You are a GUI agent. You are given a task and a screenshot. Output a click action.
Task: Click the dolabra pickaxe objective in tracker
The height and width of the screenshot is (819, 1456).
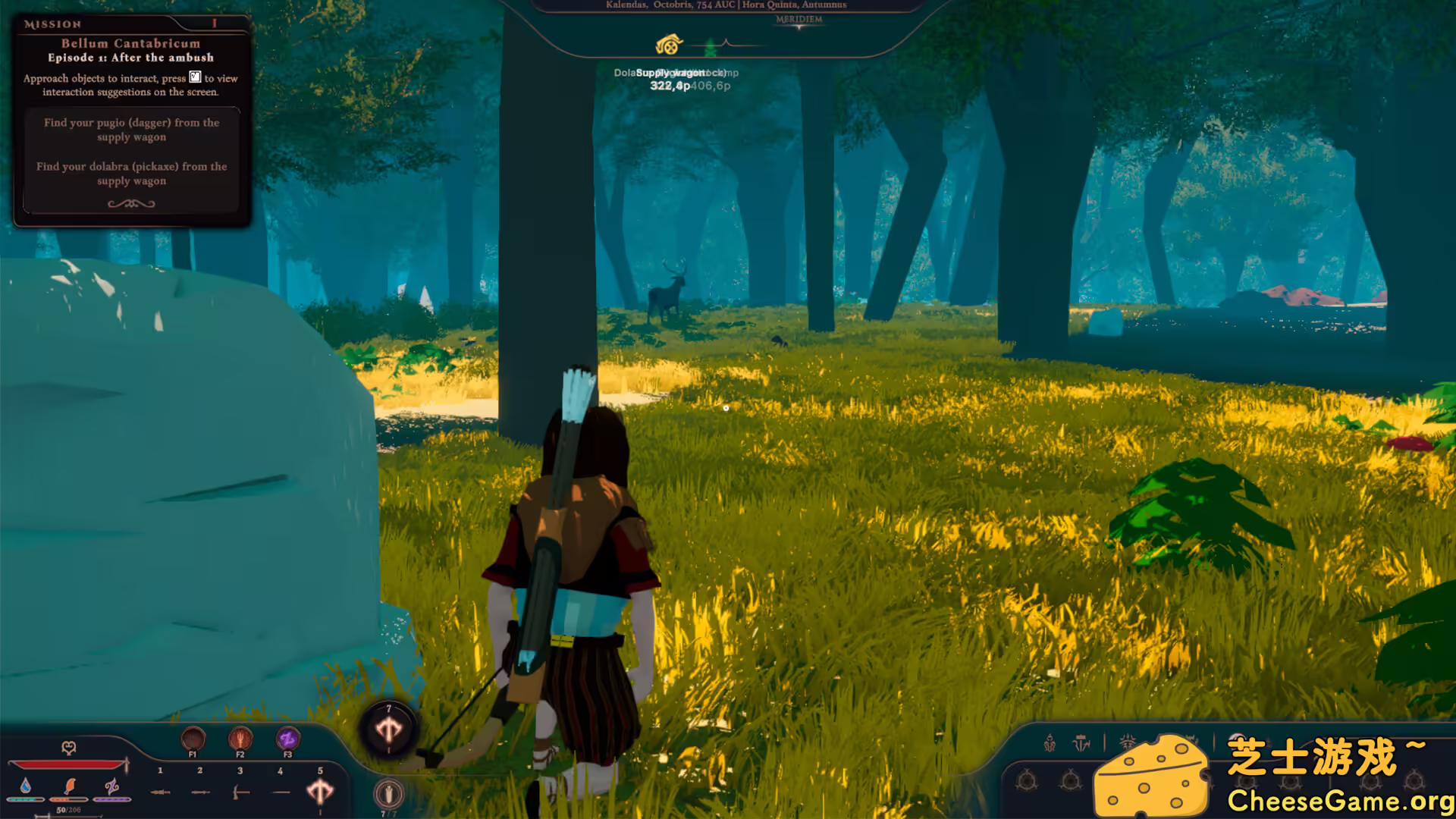[x=131, y=174]
